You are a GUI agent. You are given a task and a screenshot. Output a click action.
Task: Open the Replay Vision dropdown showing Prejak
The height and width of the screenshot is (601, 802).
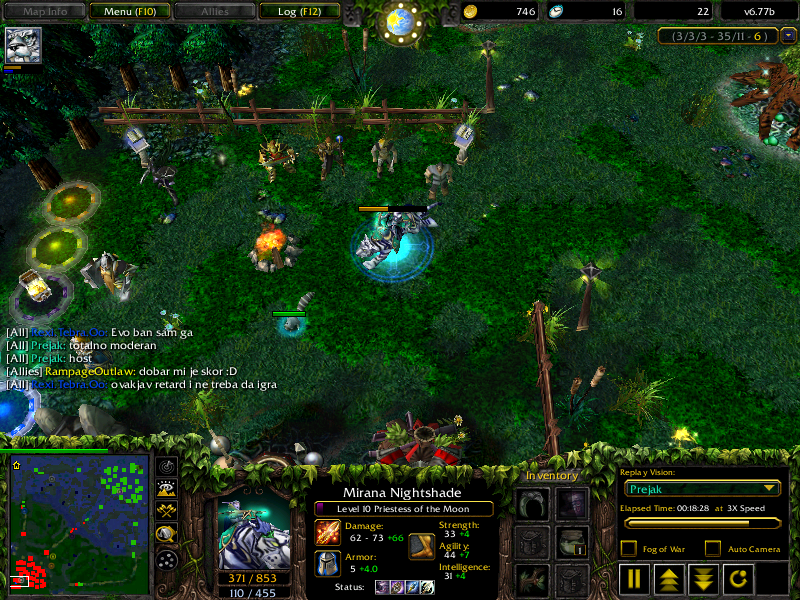[x=700, y=488]
